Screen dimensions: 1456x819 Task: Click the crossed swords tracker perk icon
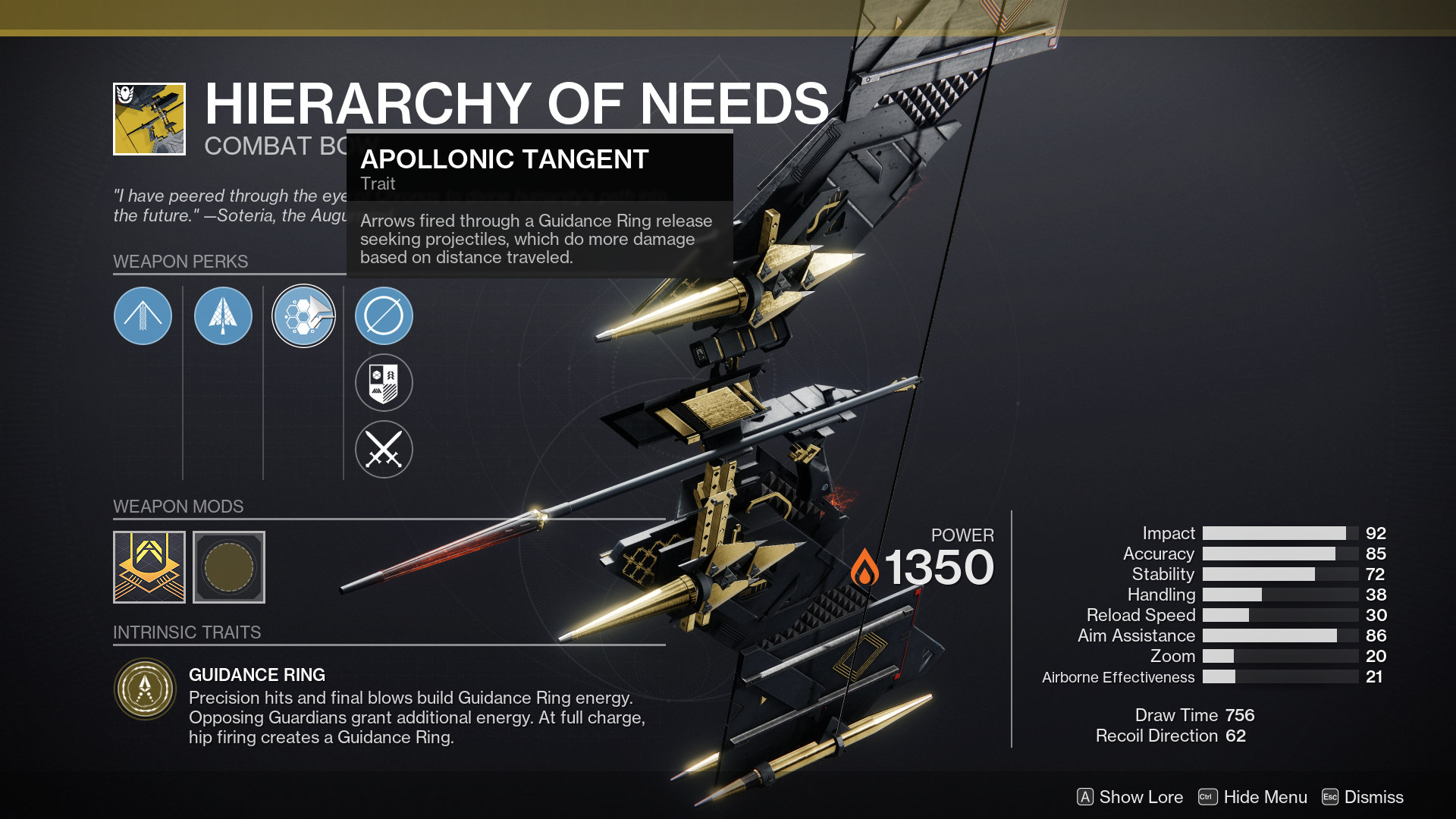tap(384, 450)
